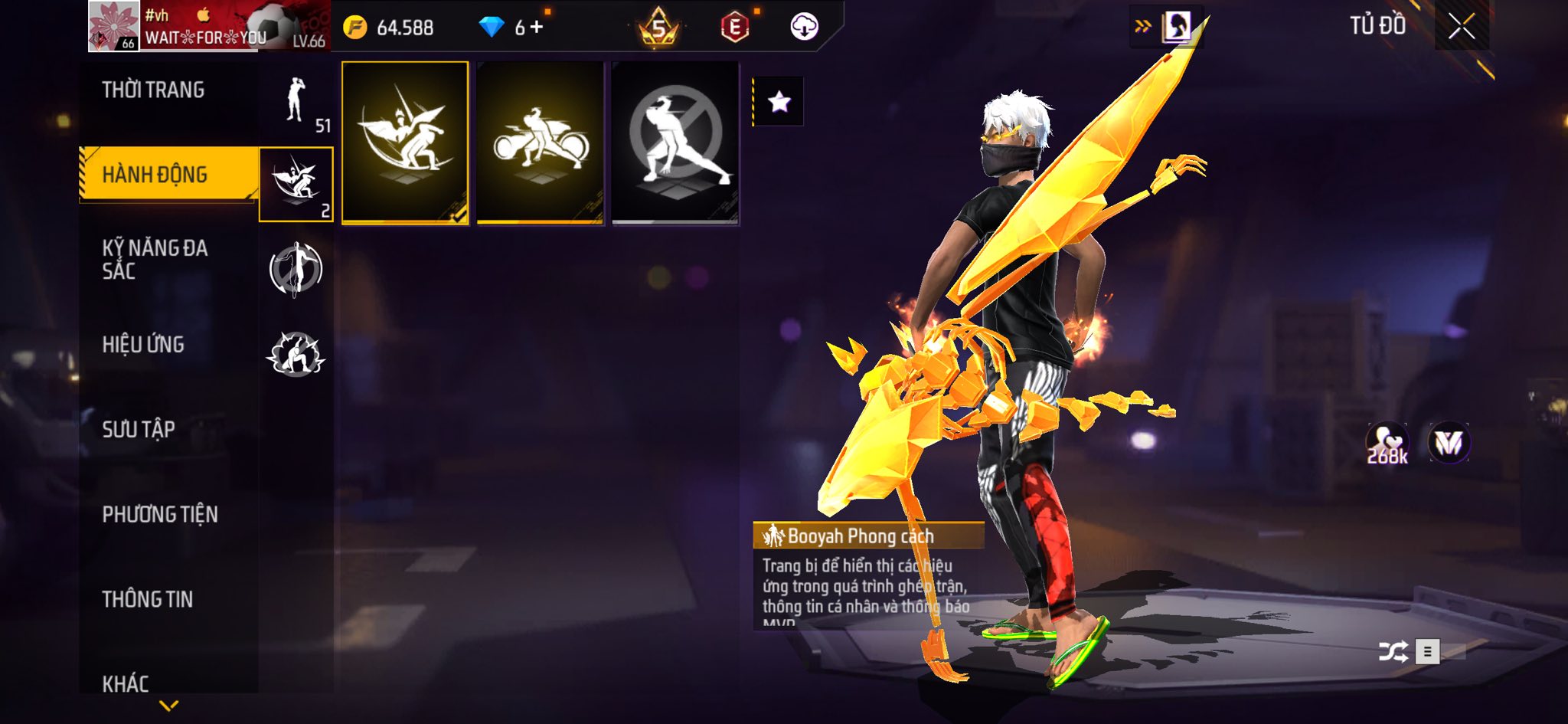The height and width of the screenshot is (724, 1568).
Task: Open the Hiệu Ứng category
Action: 143,345
